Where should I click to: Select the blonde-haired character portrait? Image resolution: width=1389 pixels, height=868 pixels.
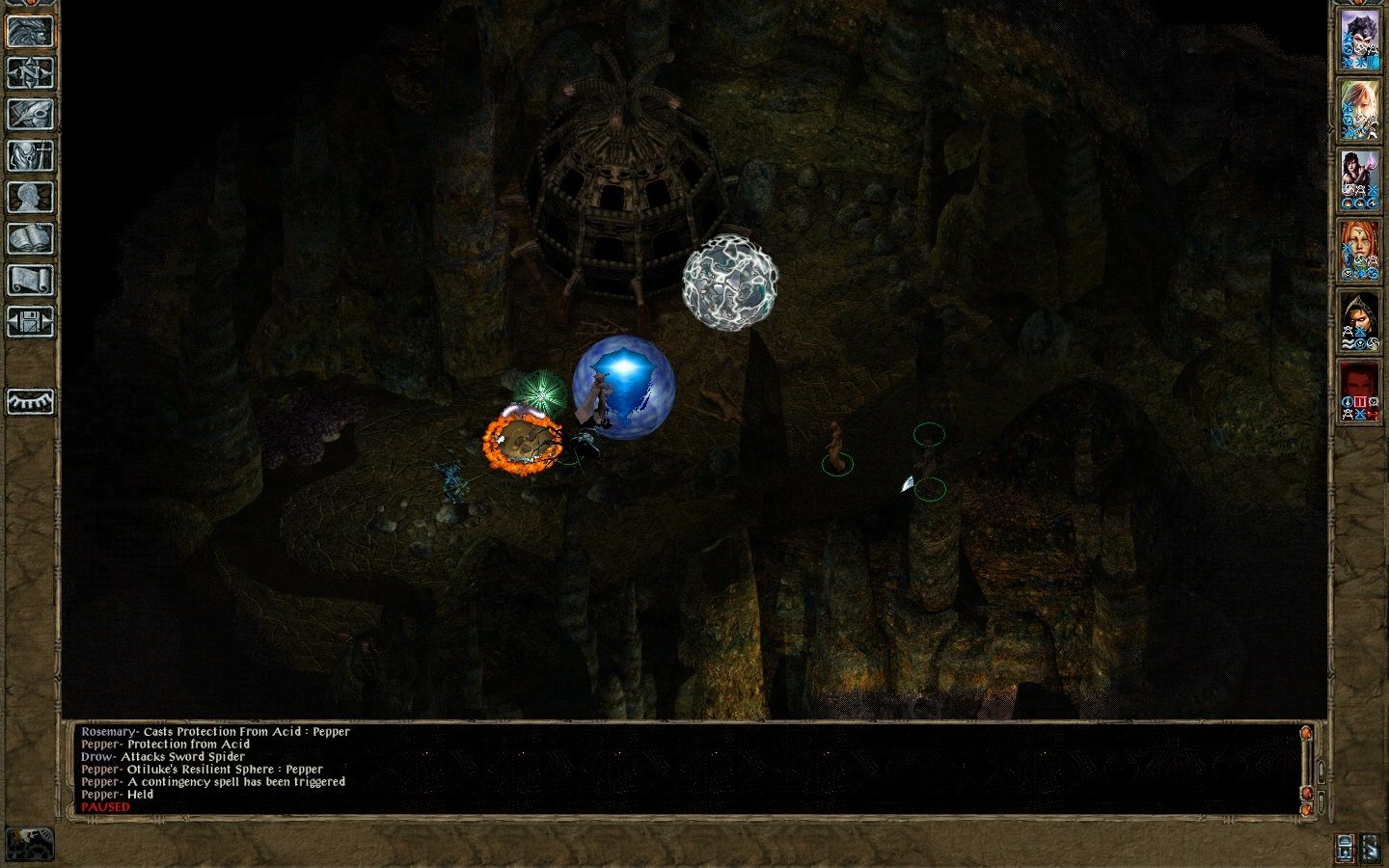(1359, 109)
